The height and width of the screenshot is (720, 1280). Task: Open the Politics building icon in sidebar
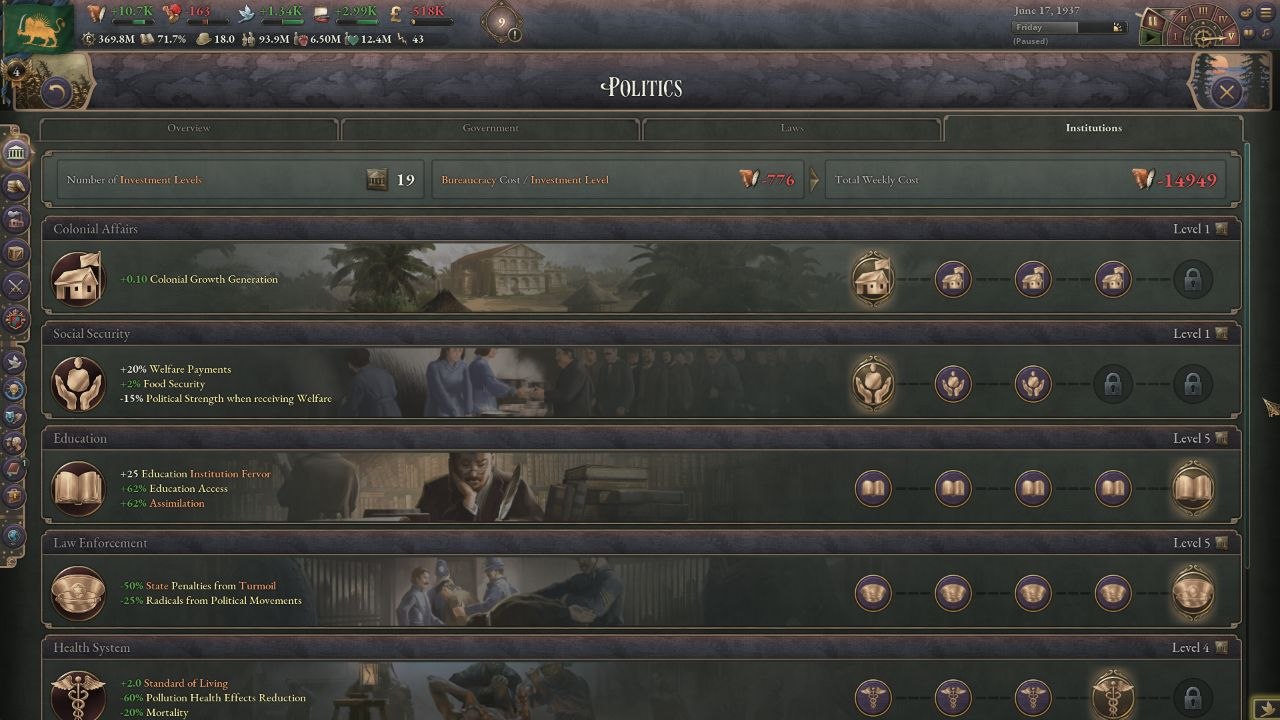click(16, 152)
